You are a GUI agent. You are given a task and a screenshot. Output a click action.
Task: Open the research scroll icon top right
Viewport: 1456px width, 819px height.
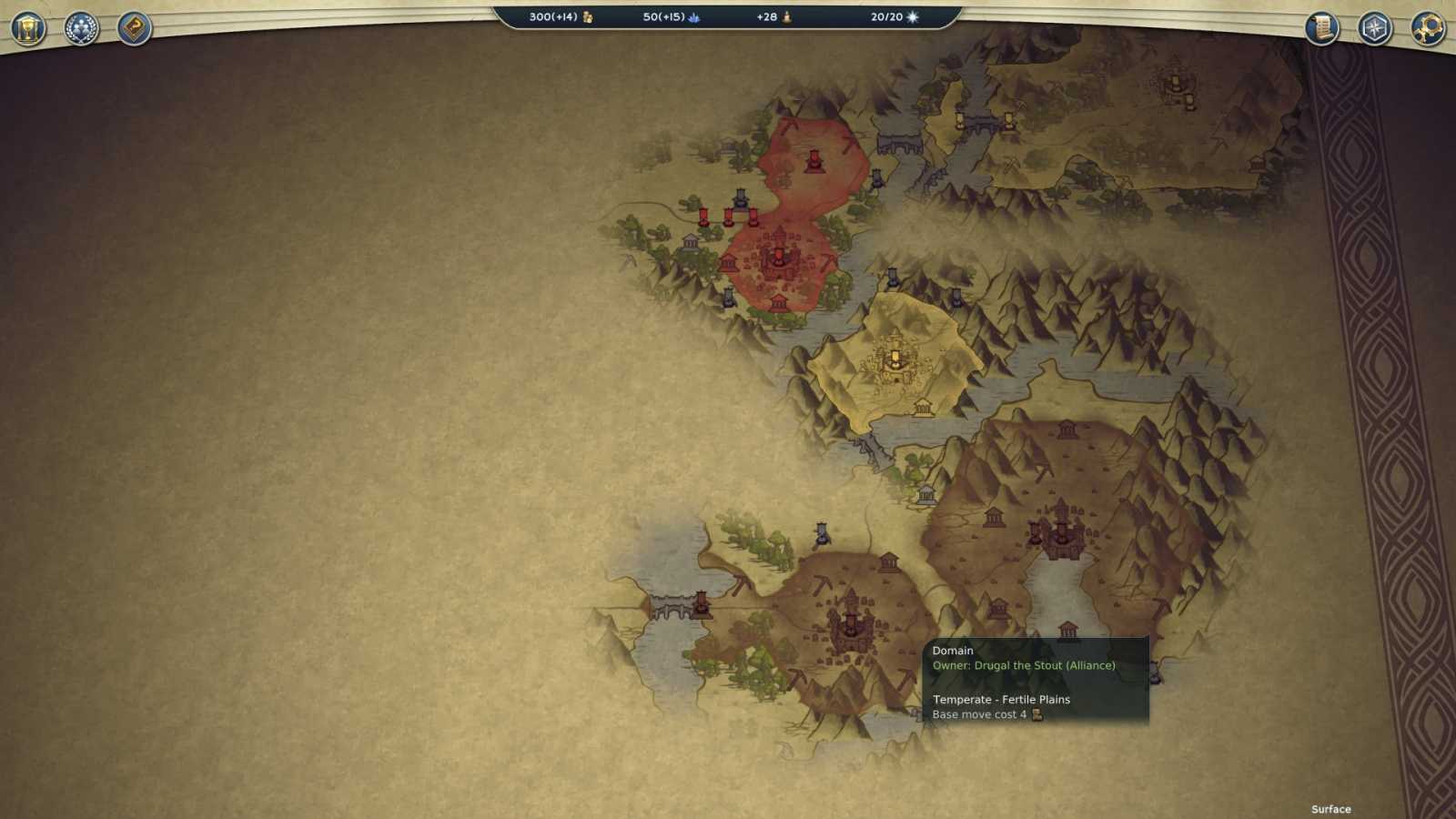click(x=1319, y=29)
